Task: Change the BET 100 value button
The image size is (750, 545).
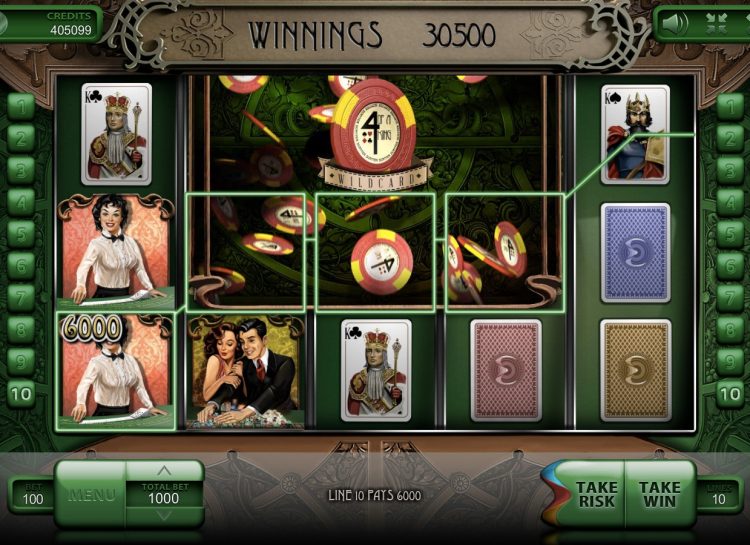Action: click(x=30, y=496)
